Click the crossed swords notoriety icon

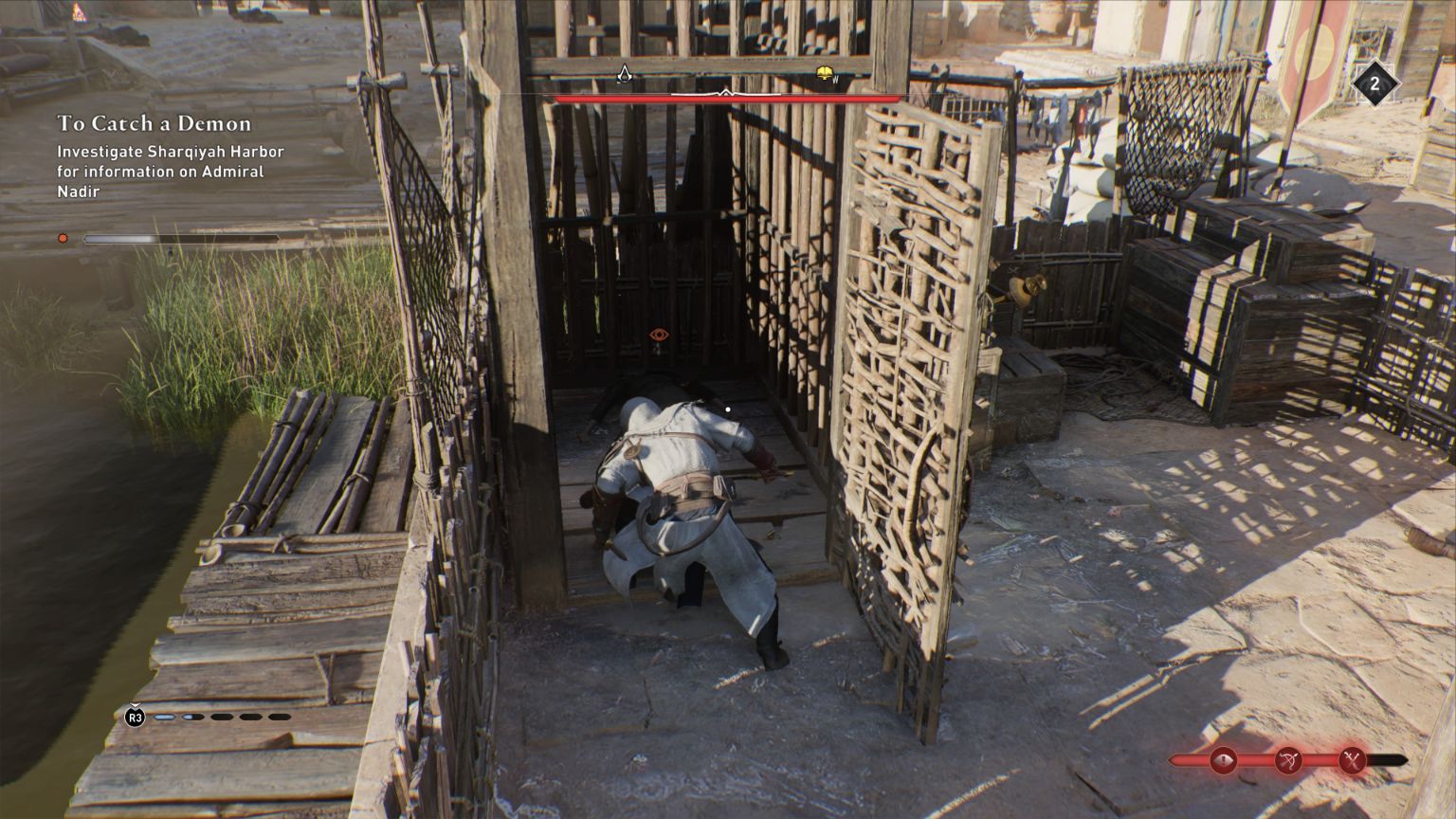point(1351,759)
